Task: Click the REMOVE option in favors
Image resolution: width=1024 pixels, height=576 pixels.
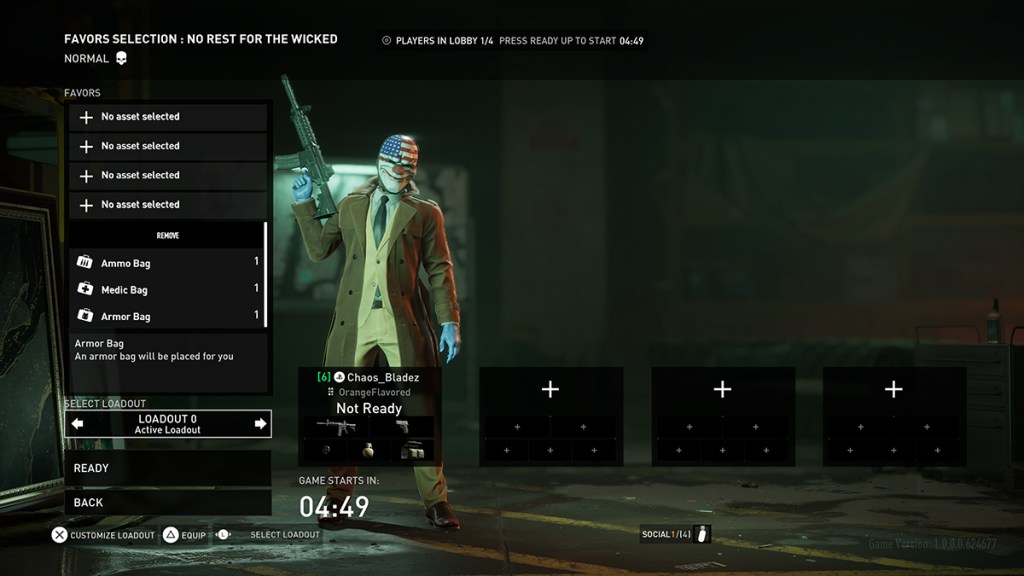Action: (167, 236)
